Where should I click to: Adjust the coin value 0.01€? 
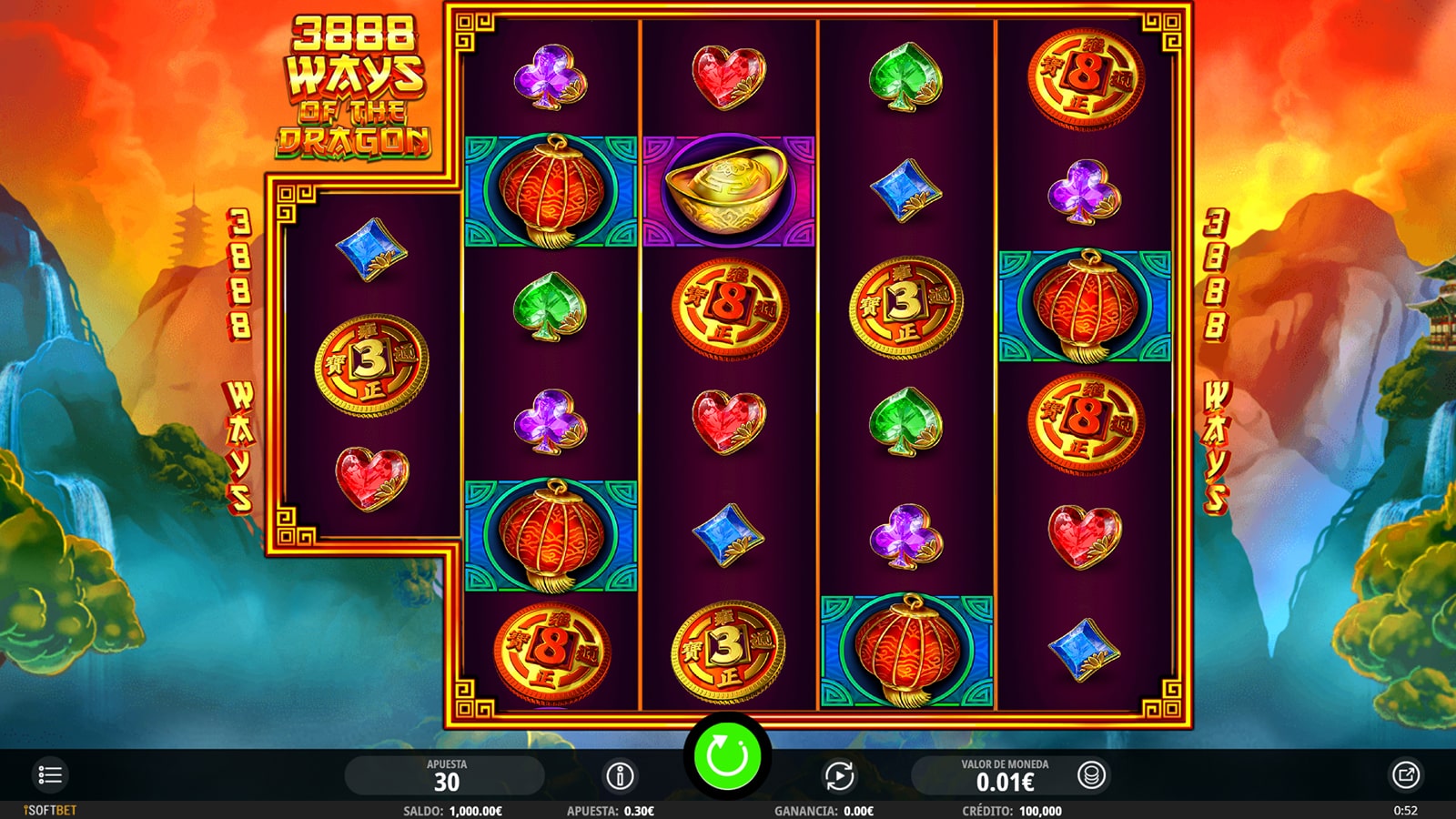(x=1005, y=776)
